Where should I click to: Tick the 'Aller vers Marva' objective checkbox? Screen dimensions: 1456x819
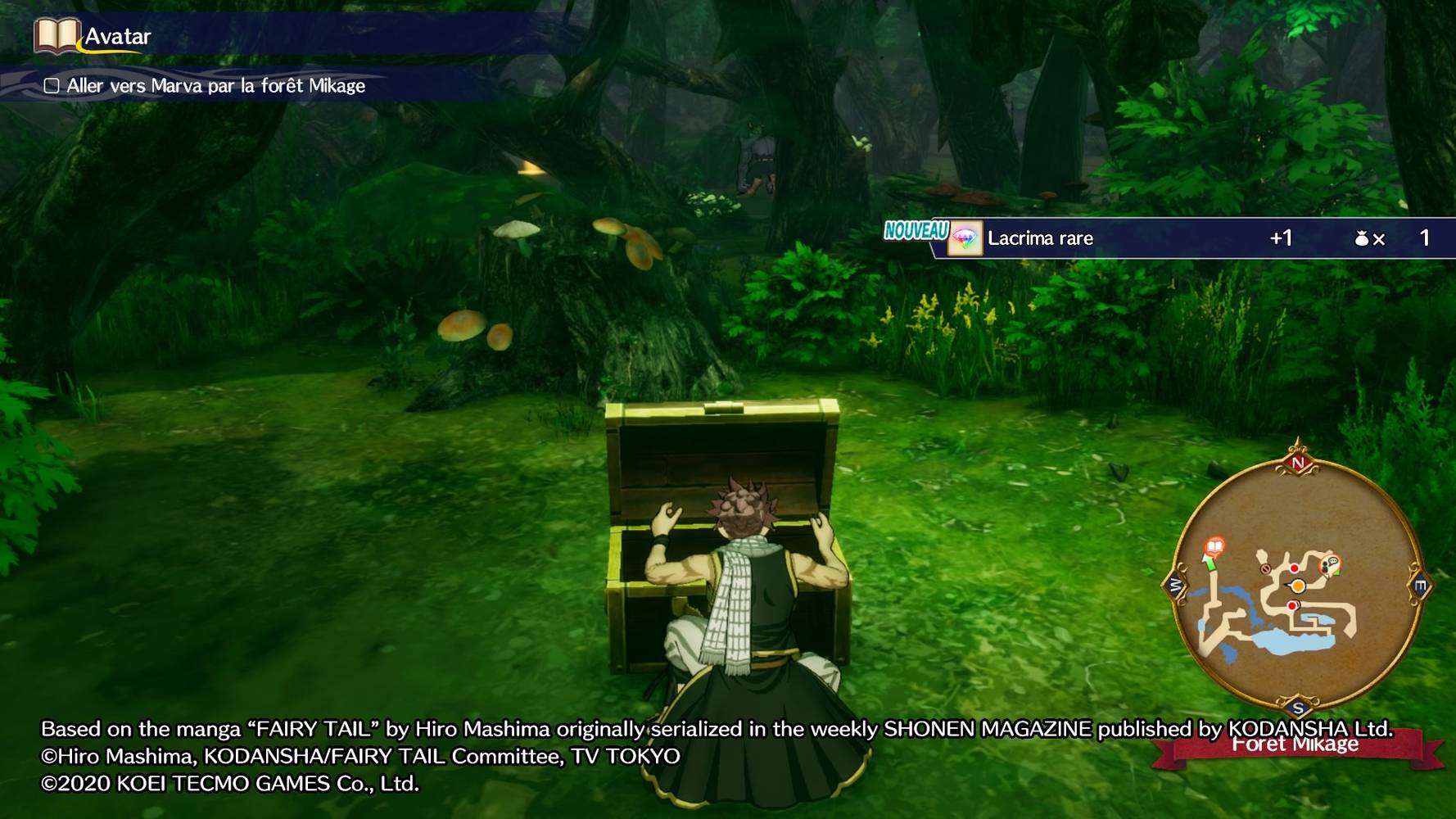click(x=52, y=86)
